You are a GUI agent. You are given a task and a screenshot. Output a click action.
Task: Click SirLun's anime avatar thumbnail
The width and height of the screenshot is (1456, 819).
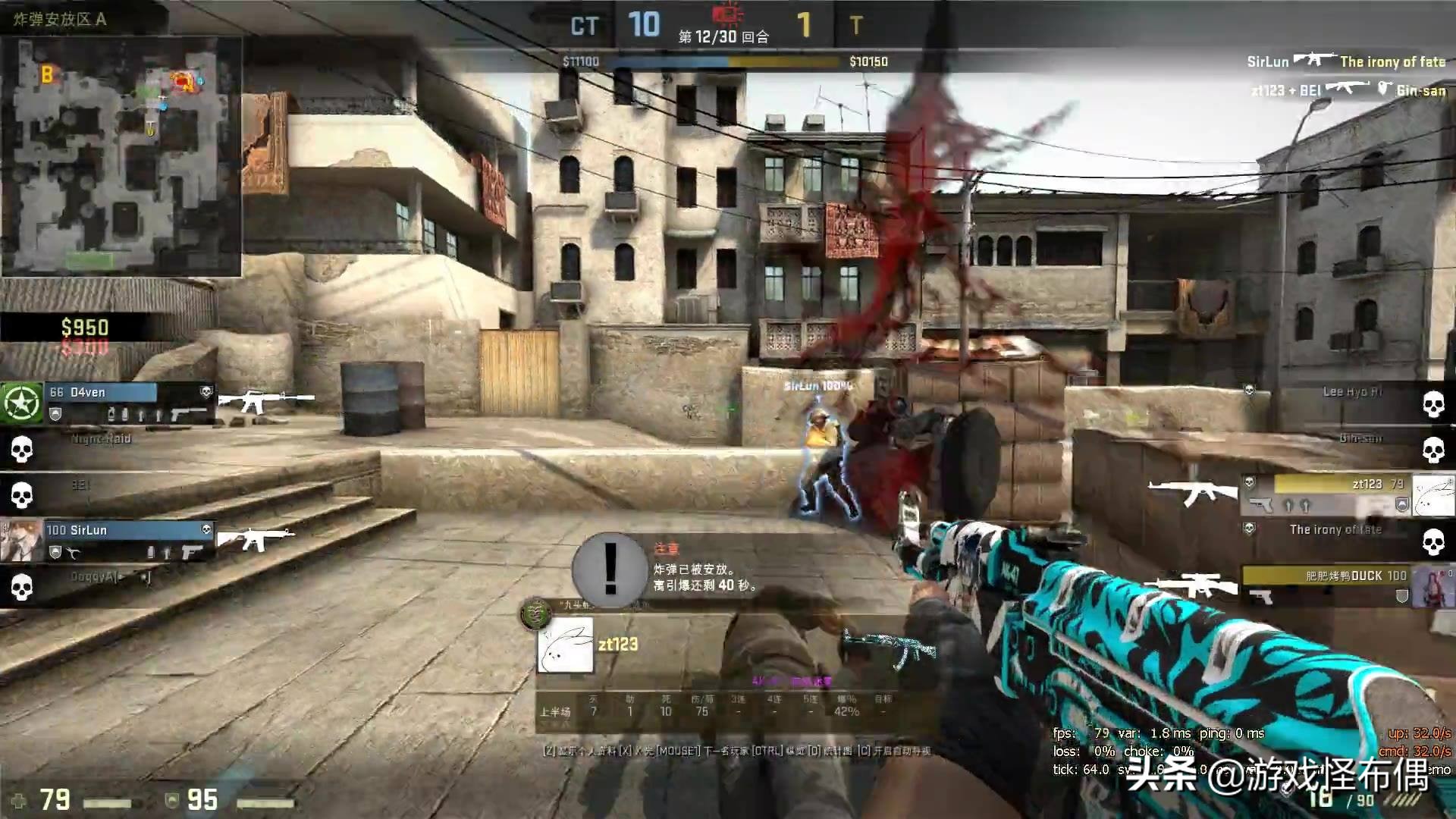tap(21, 541)
